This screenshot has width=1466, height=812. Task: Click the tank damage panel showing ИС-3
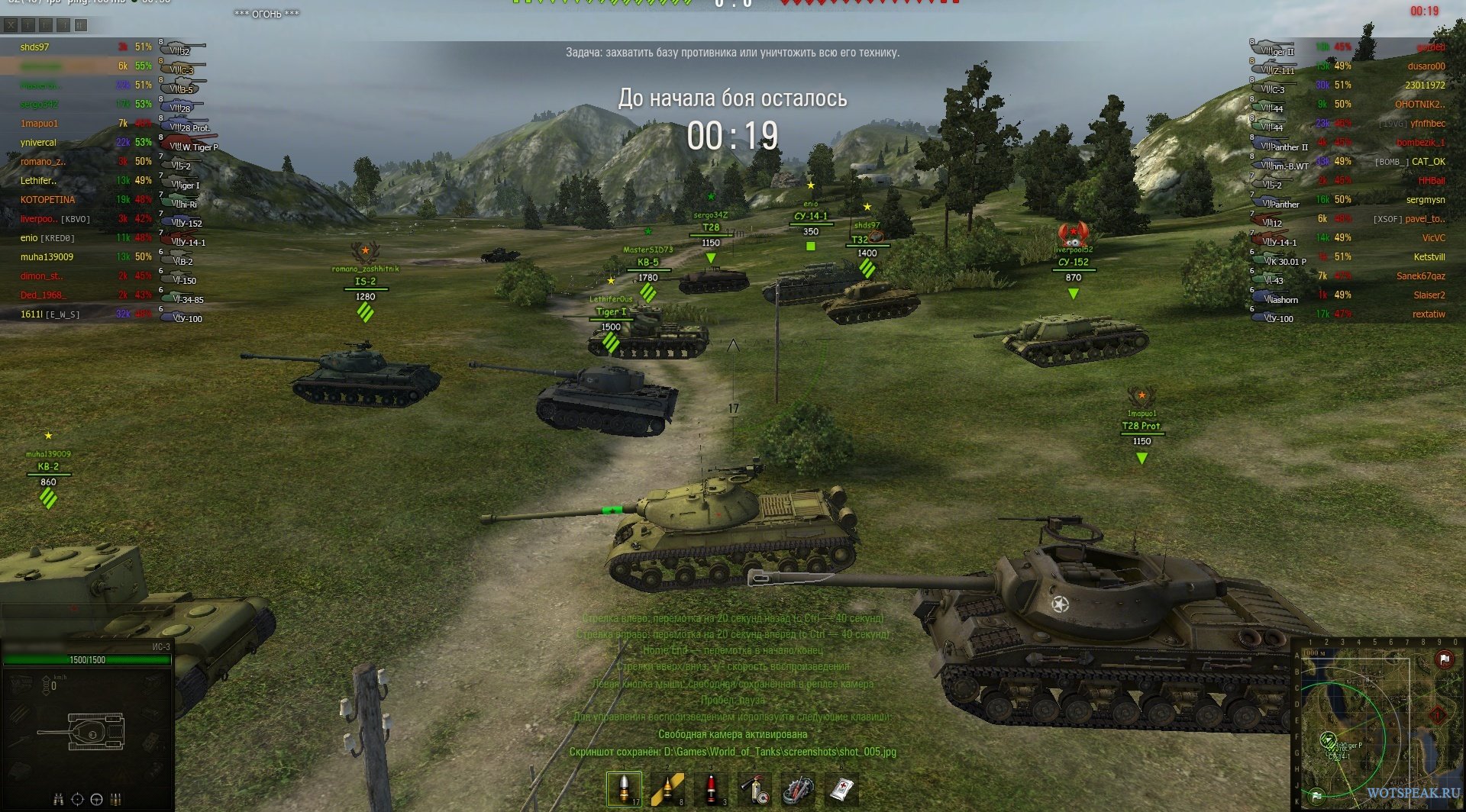[87, 725]
